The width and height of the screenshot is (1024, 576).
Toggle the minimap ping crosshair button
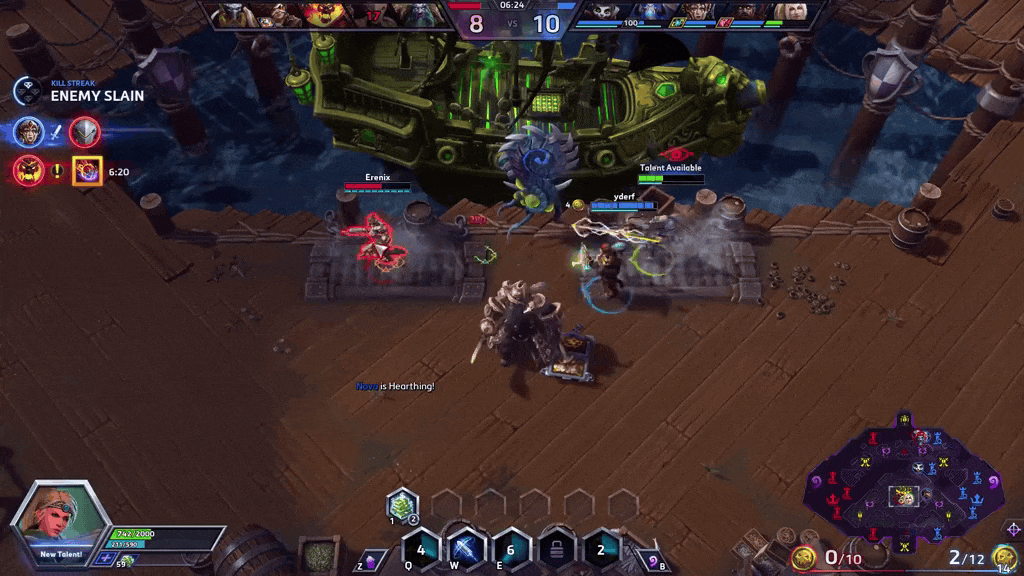1012,528
